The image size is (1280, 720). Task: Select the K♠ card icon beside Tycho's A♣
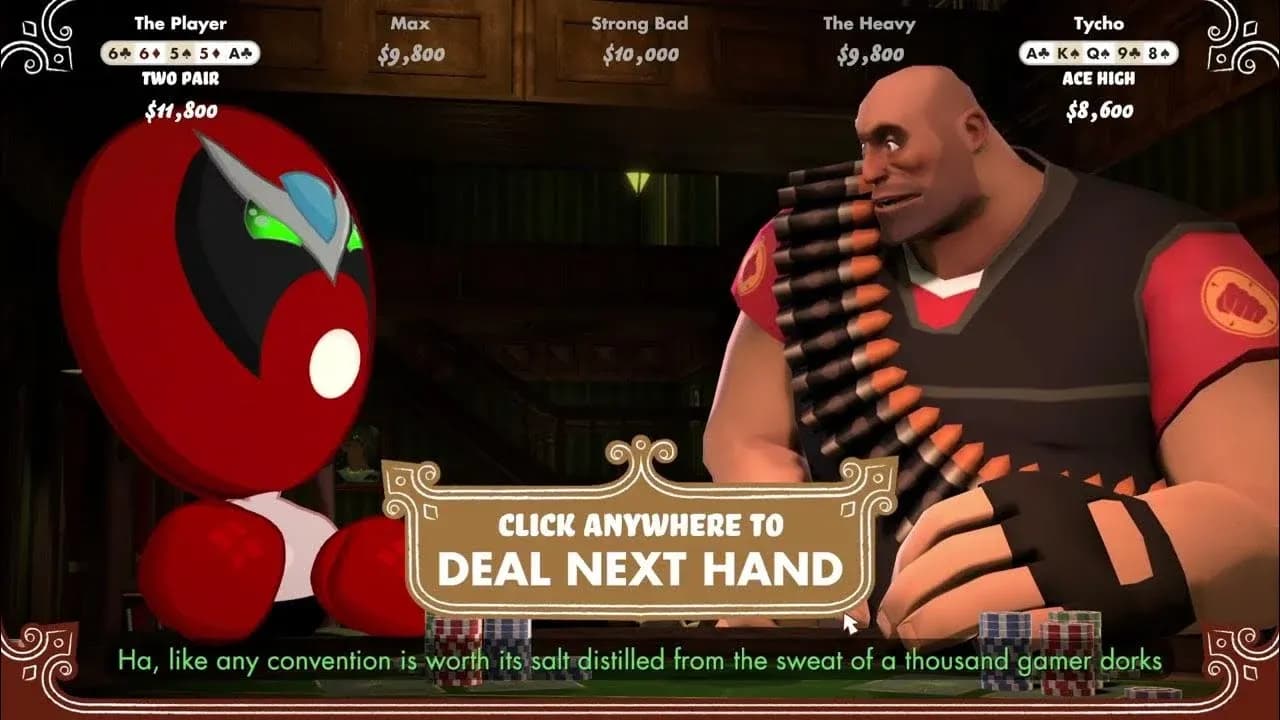[1068, 51]
